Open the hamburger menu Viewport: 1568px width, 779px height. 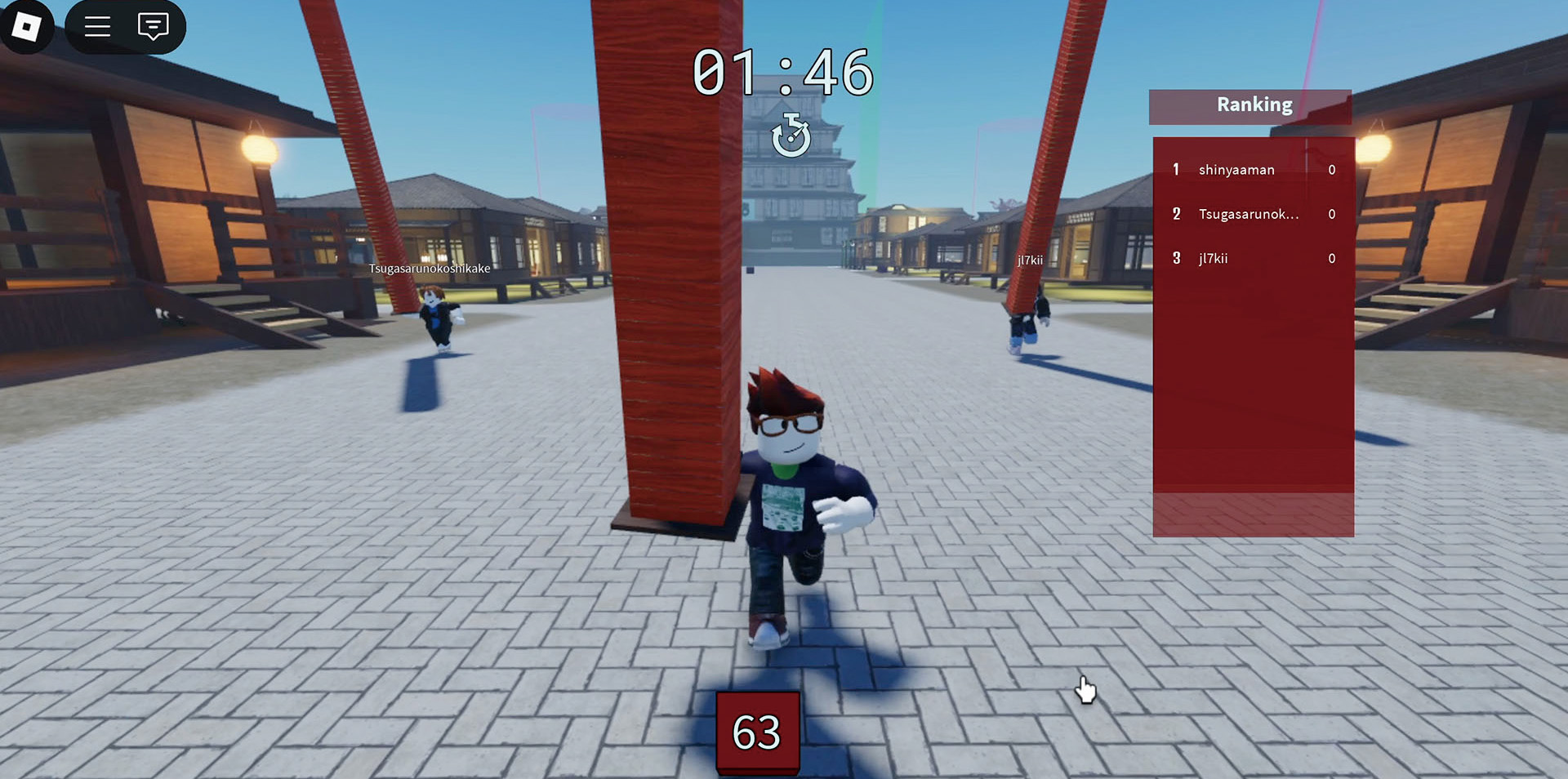pyautogui.click(x=97, y=27)
